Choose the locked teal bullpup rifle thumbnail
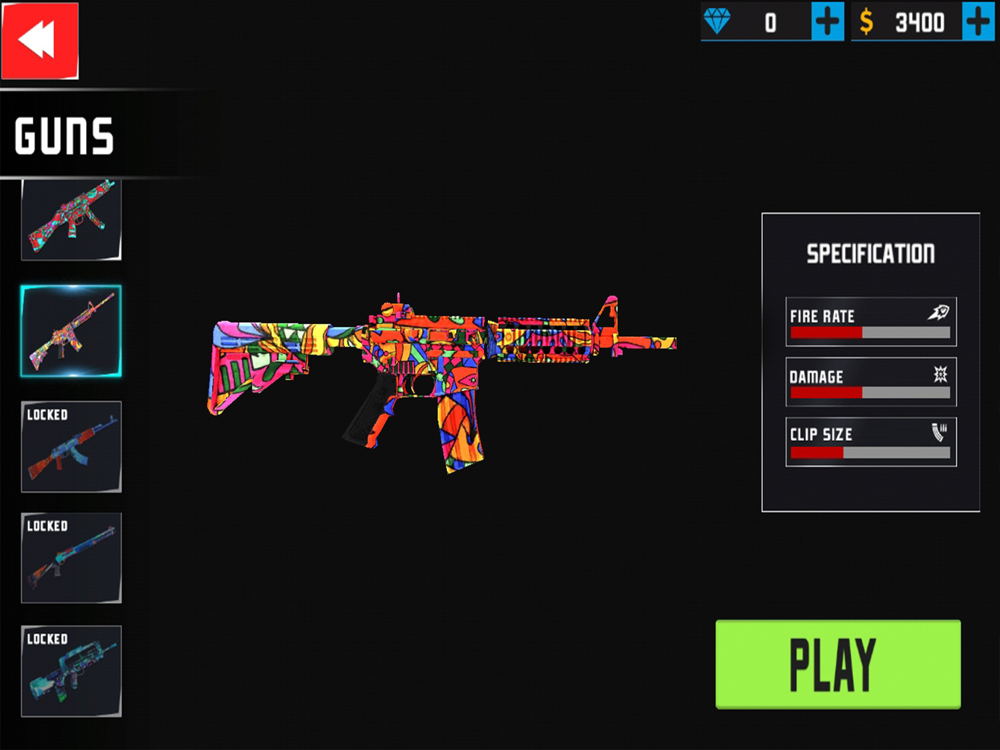Image resolution: width=1000 pixels, height=750 pixels. (x=71, y=671)
